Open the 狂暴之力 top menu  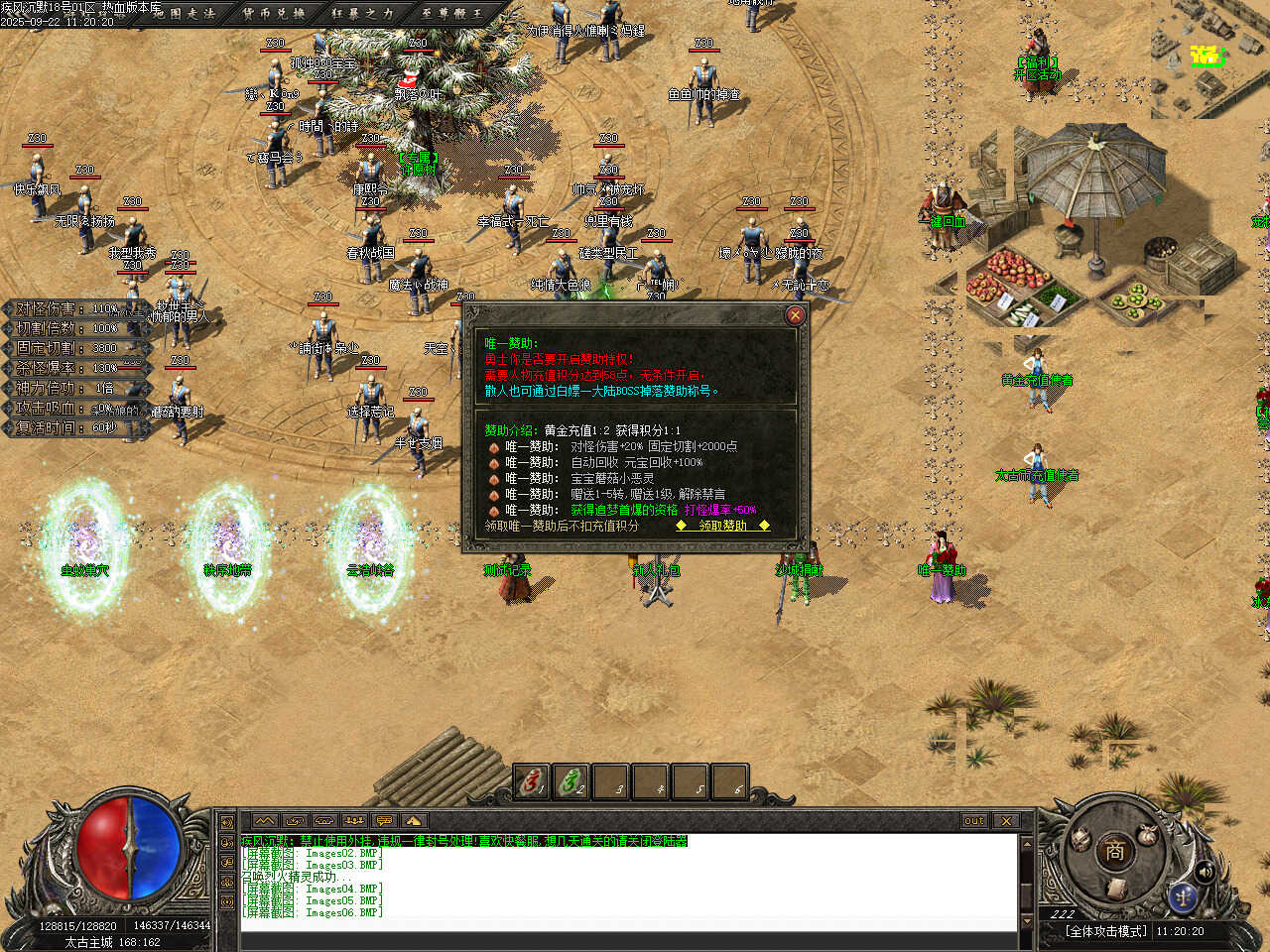tap(361, 13)
